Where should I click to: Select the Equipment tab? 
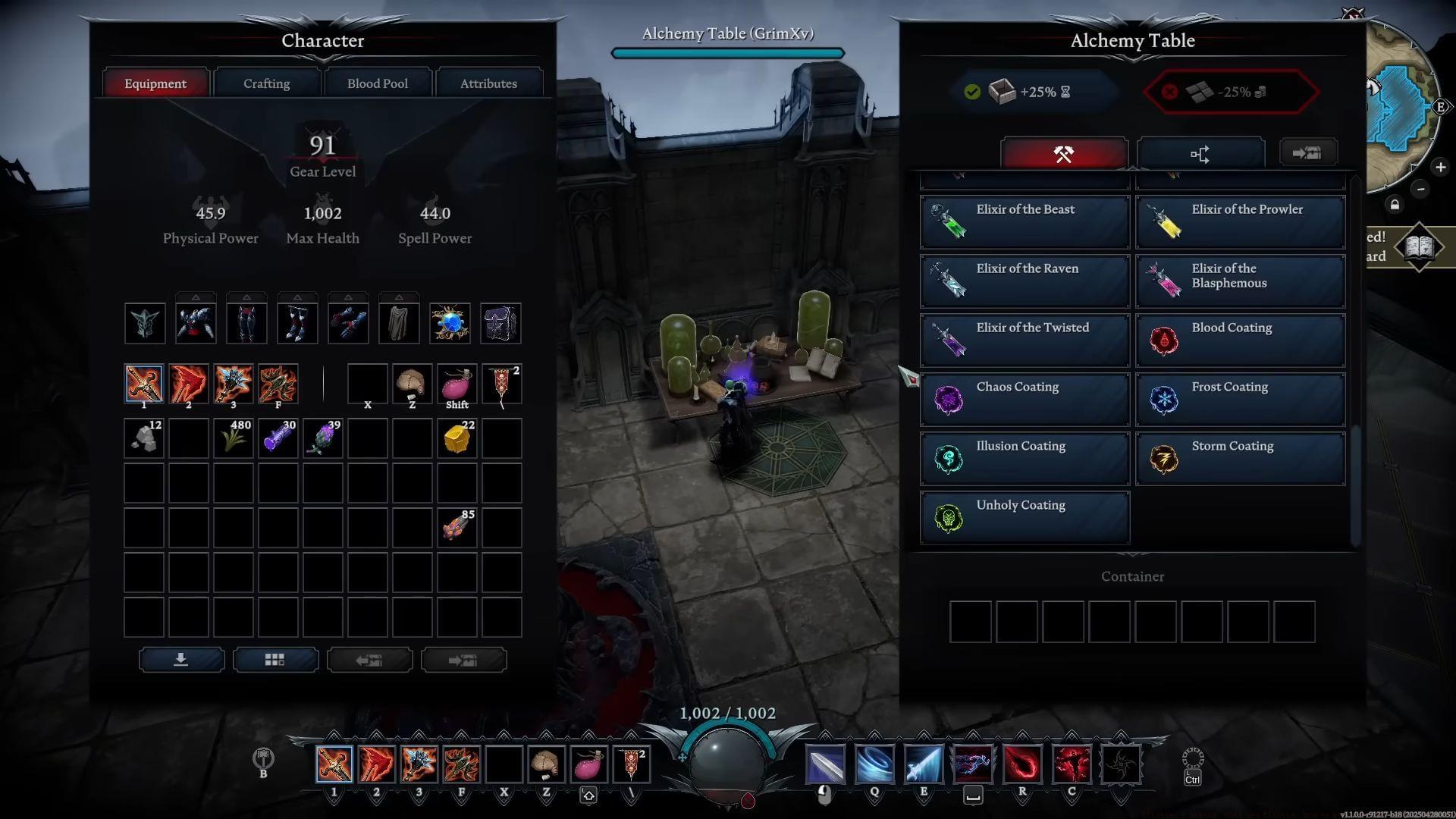coord(155,83)
